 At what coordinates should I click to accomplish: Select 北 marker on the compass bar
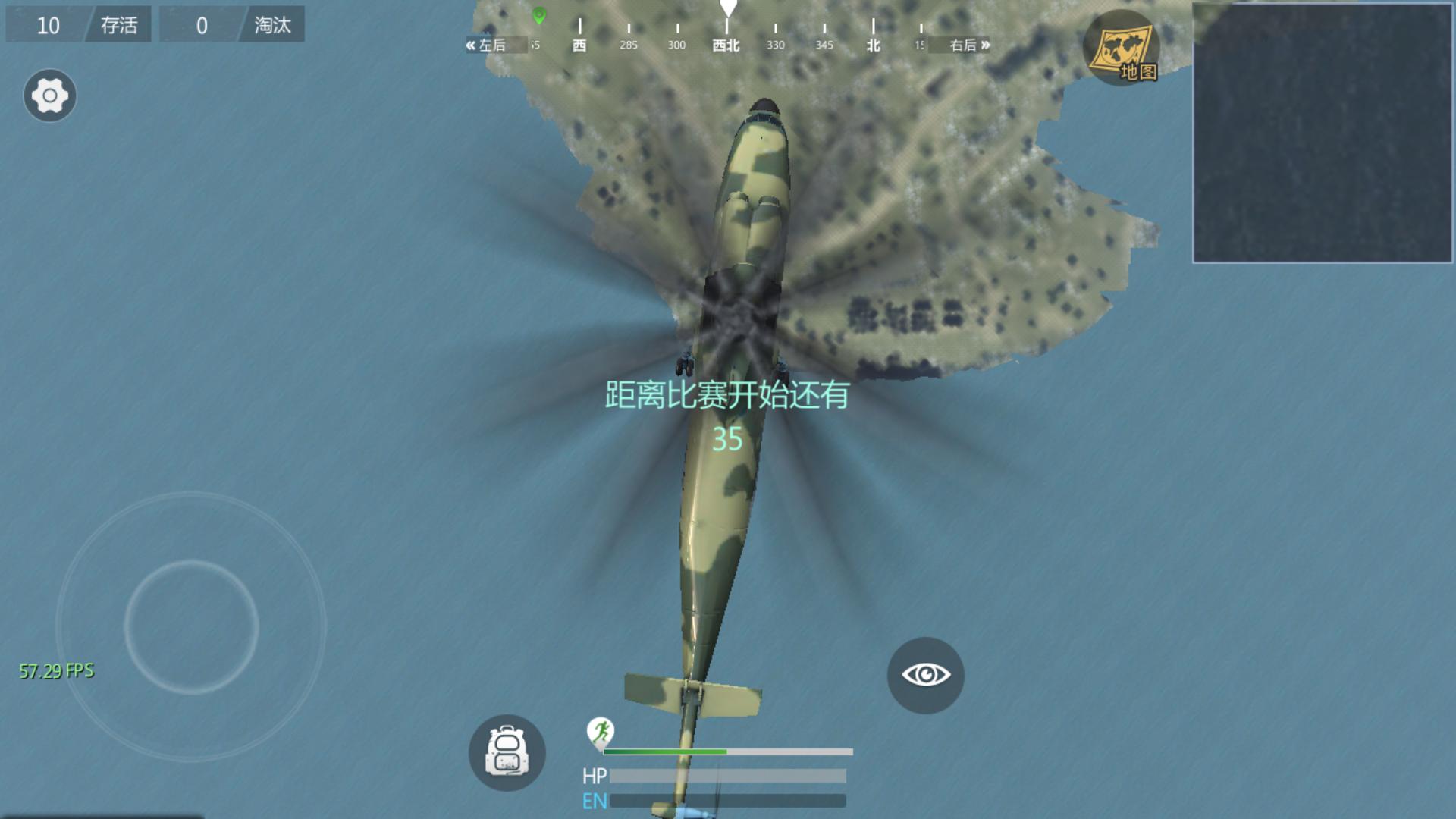(x=872, y=45)
